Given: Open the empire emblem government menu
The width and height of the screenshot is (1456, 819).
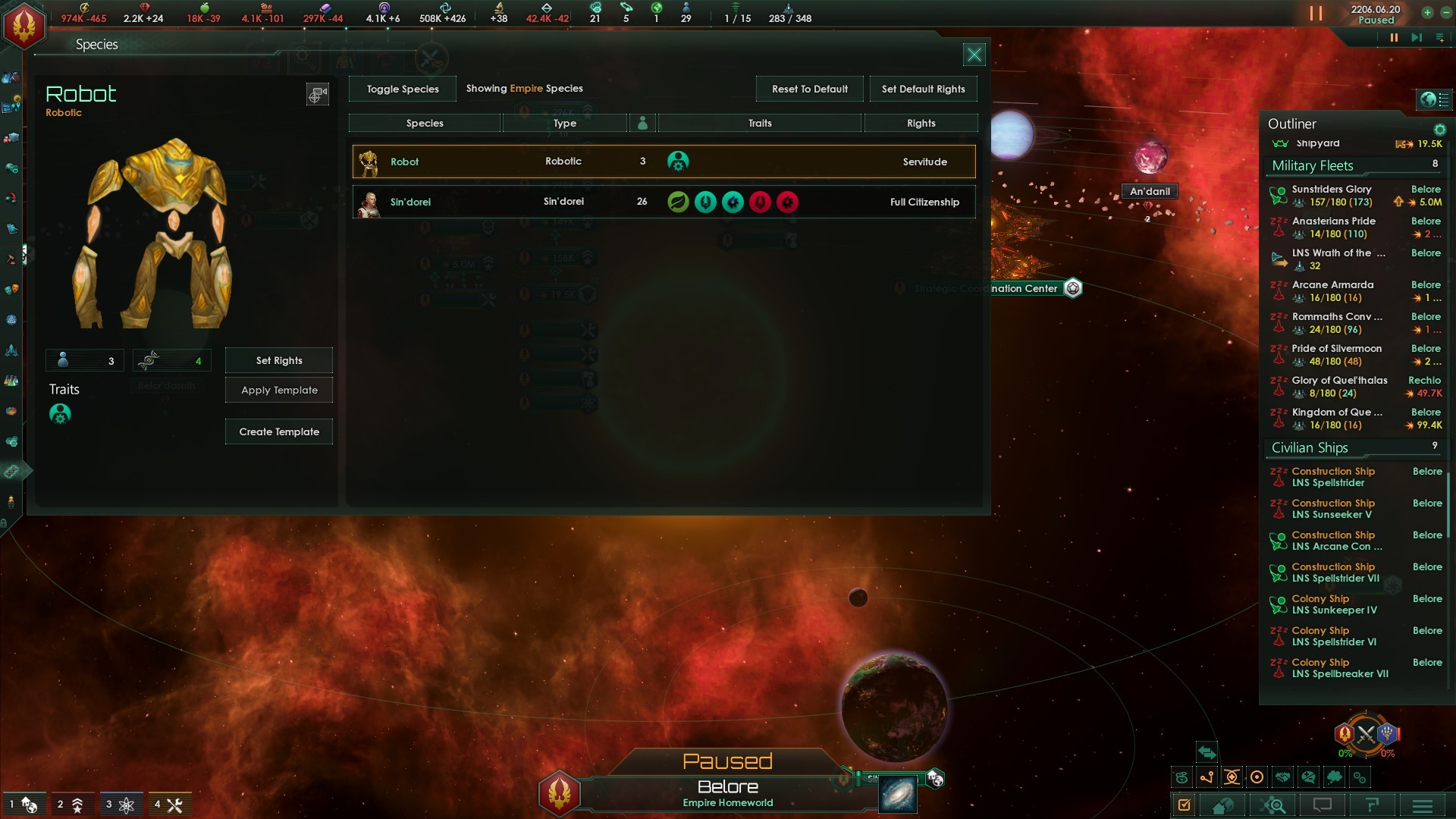Looking at the screenshot, I should [24, 25].
